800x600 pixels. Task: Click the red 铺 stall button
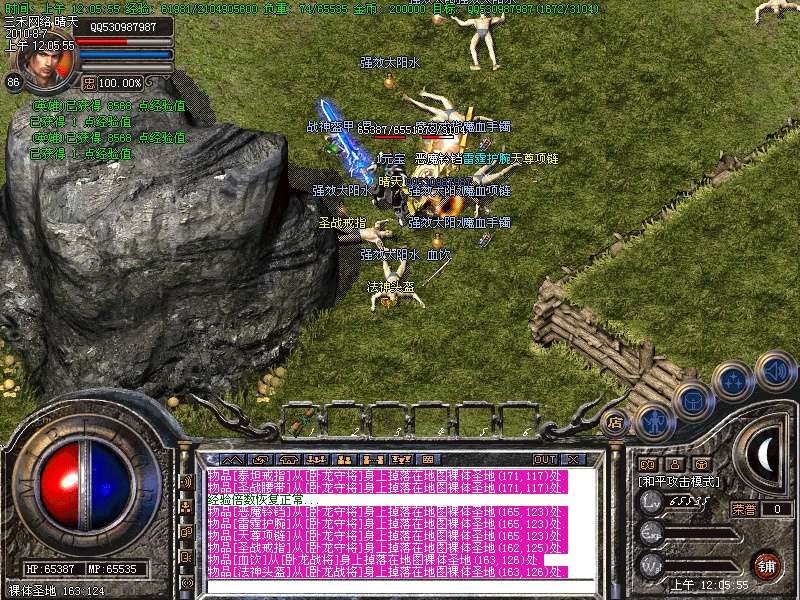[x=766, y=564]
